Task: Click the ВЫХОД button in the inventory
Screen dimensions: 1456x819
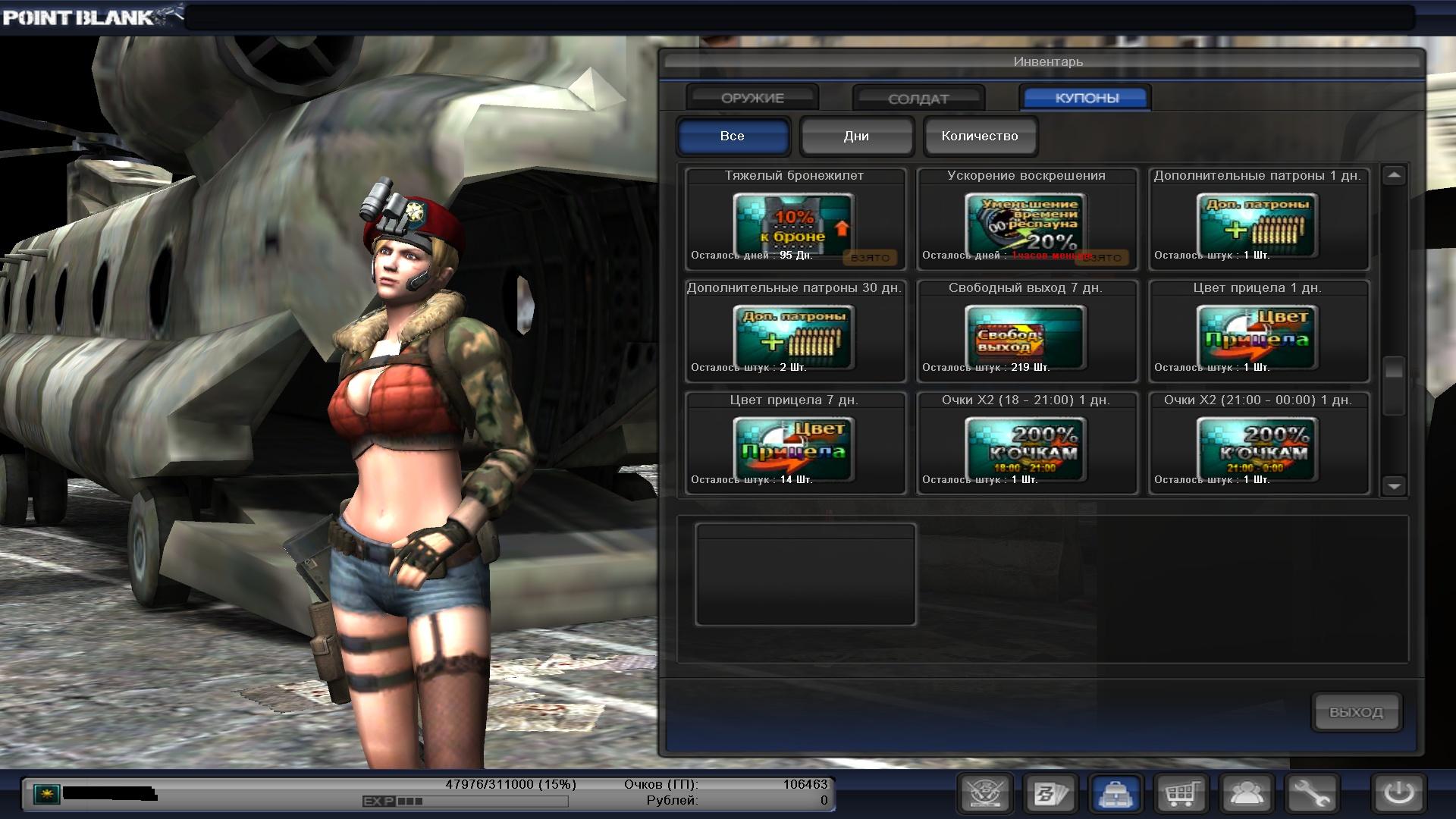Action: coord(1356,712)
